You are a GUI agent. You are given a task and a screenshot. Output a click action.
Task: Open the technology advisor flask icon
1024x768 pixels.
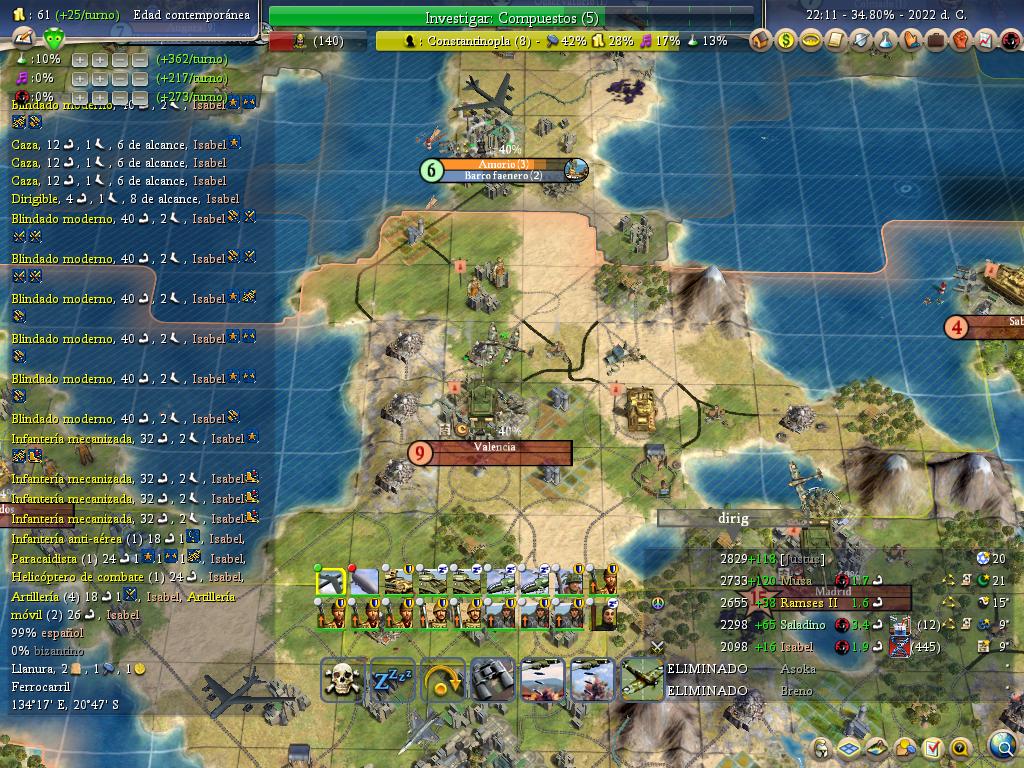pyautogui.click(x=886, y=40)
